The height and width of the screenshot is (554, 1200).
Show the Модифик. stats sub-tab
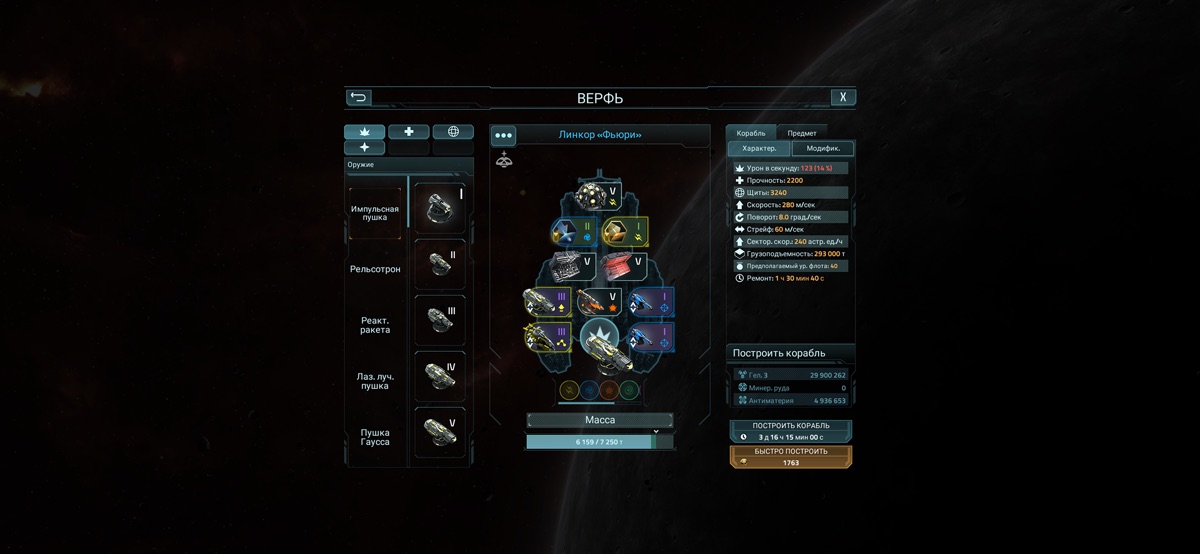(823, 149)
